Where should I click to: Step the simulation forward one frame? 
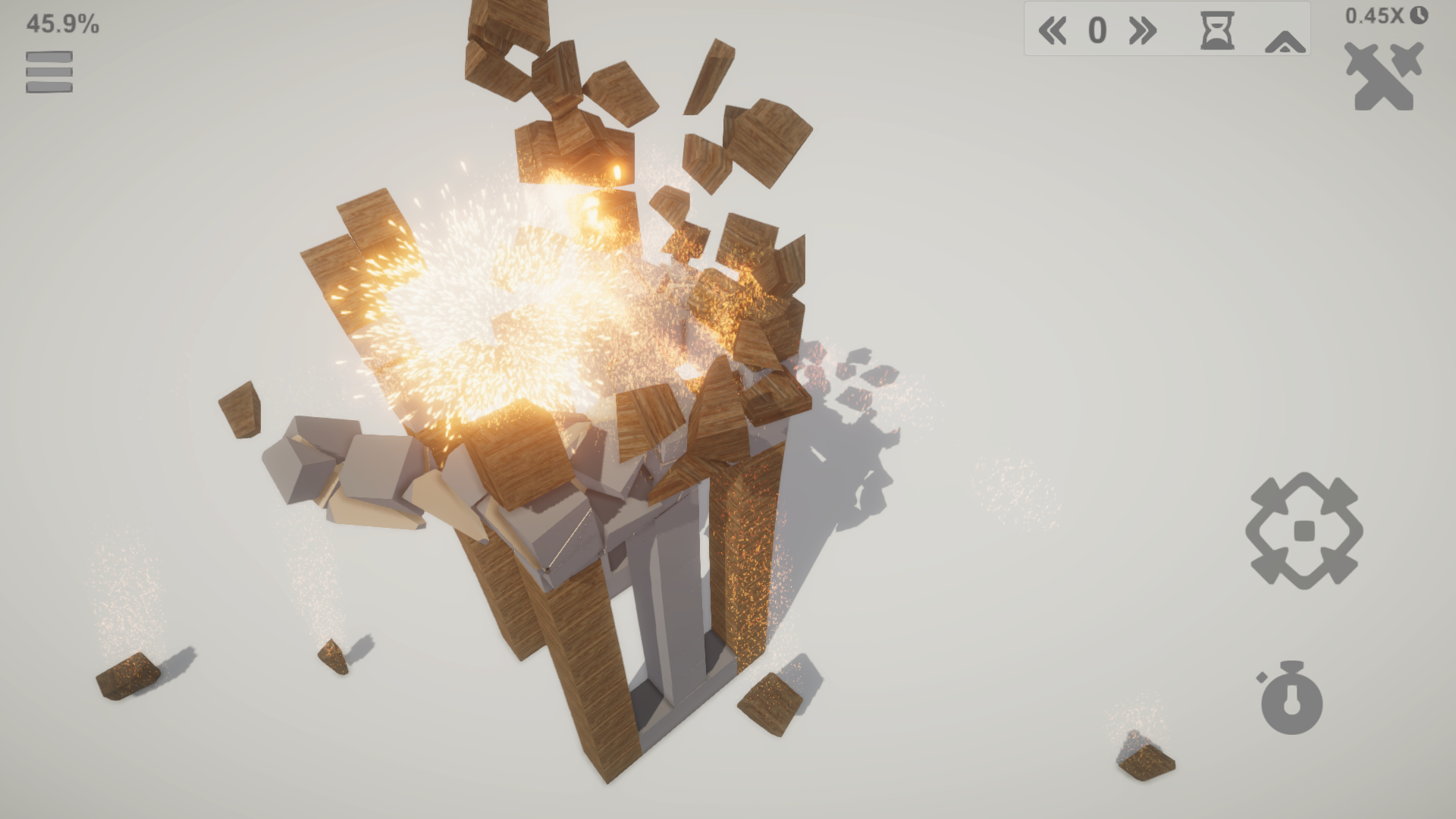[1141, 31]
